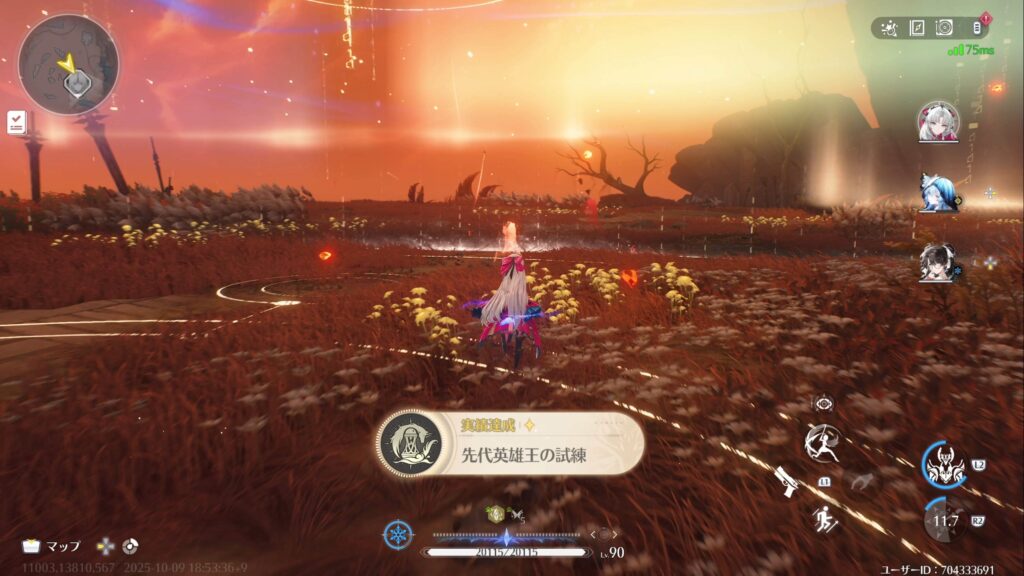Switch to the blue-haired character portrait

(x=938, y=192)
